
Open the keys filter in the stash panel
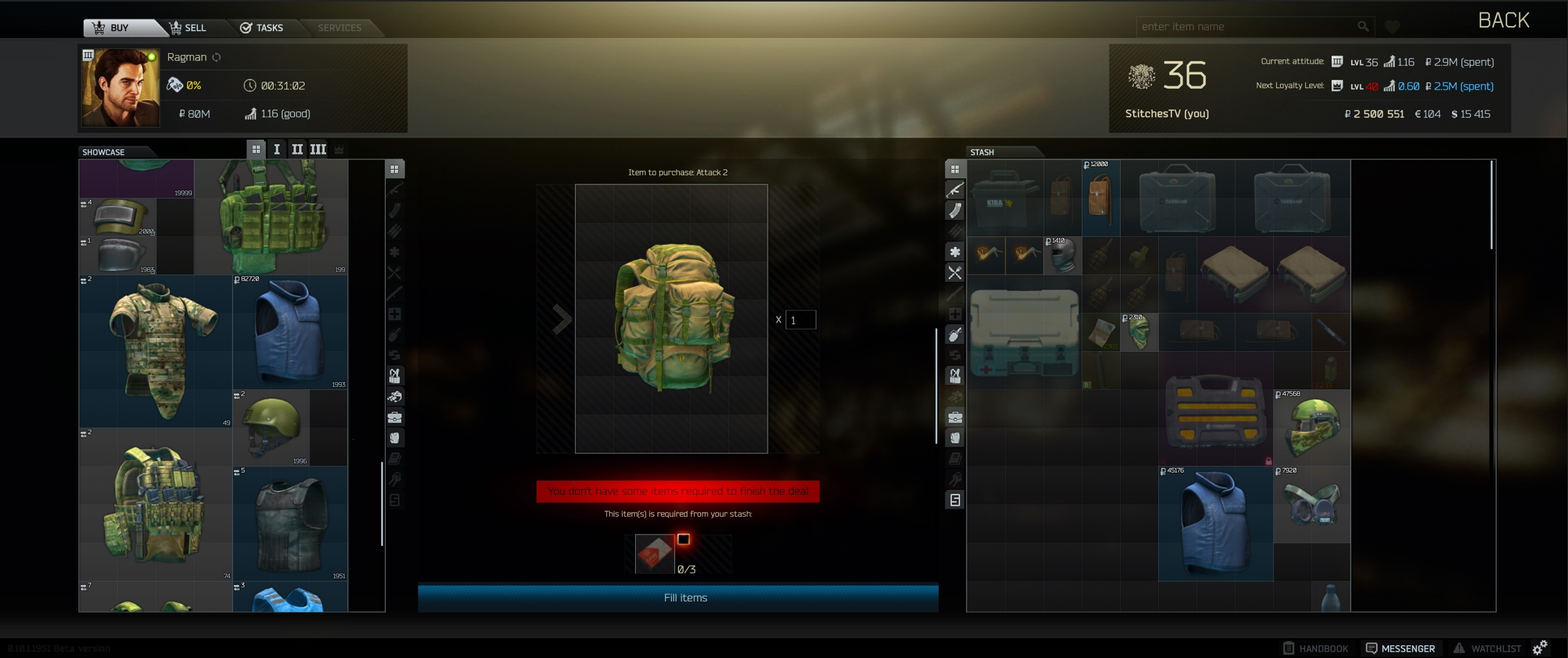(954, 480)
